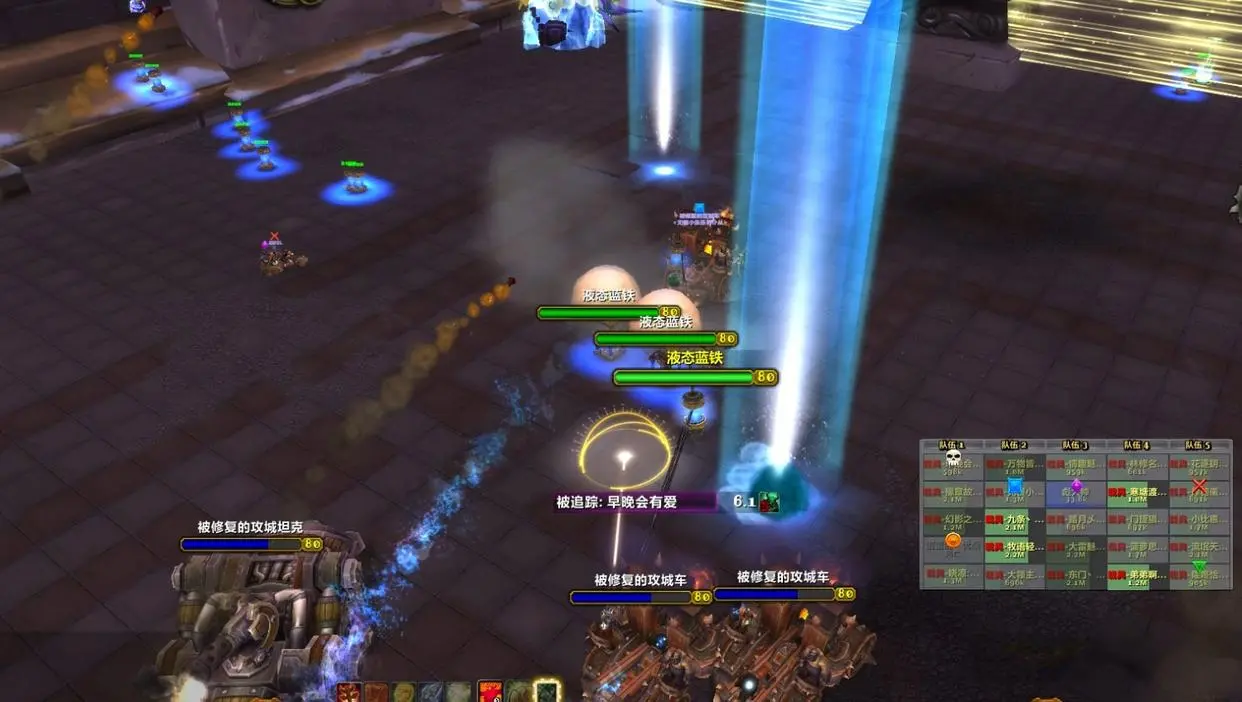Image resolution: width=1242 pixels, height=702 pixels.
Task: Use the bright red ability icon
Action: coord(490,691)
